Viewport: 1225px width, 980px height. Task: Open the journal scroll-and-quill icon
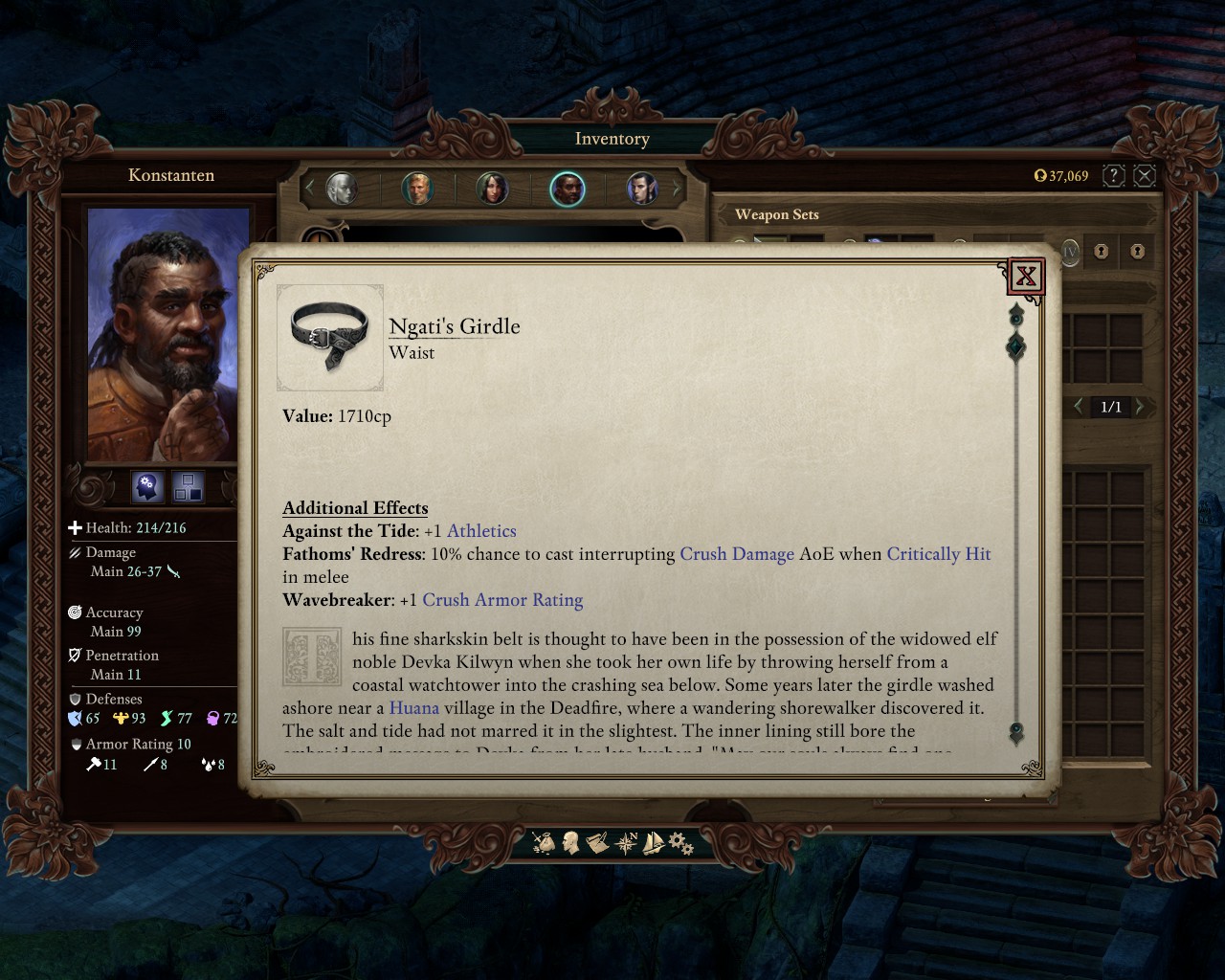pos(598,843)
